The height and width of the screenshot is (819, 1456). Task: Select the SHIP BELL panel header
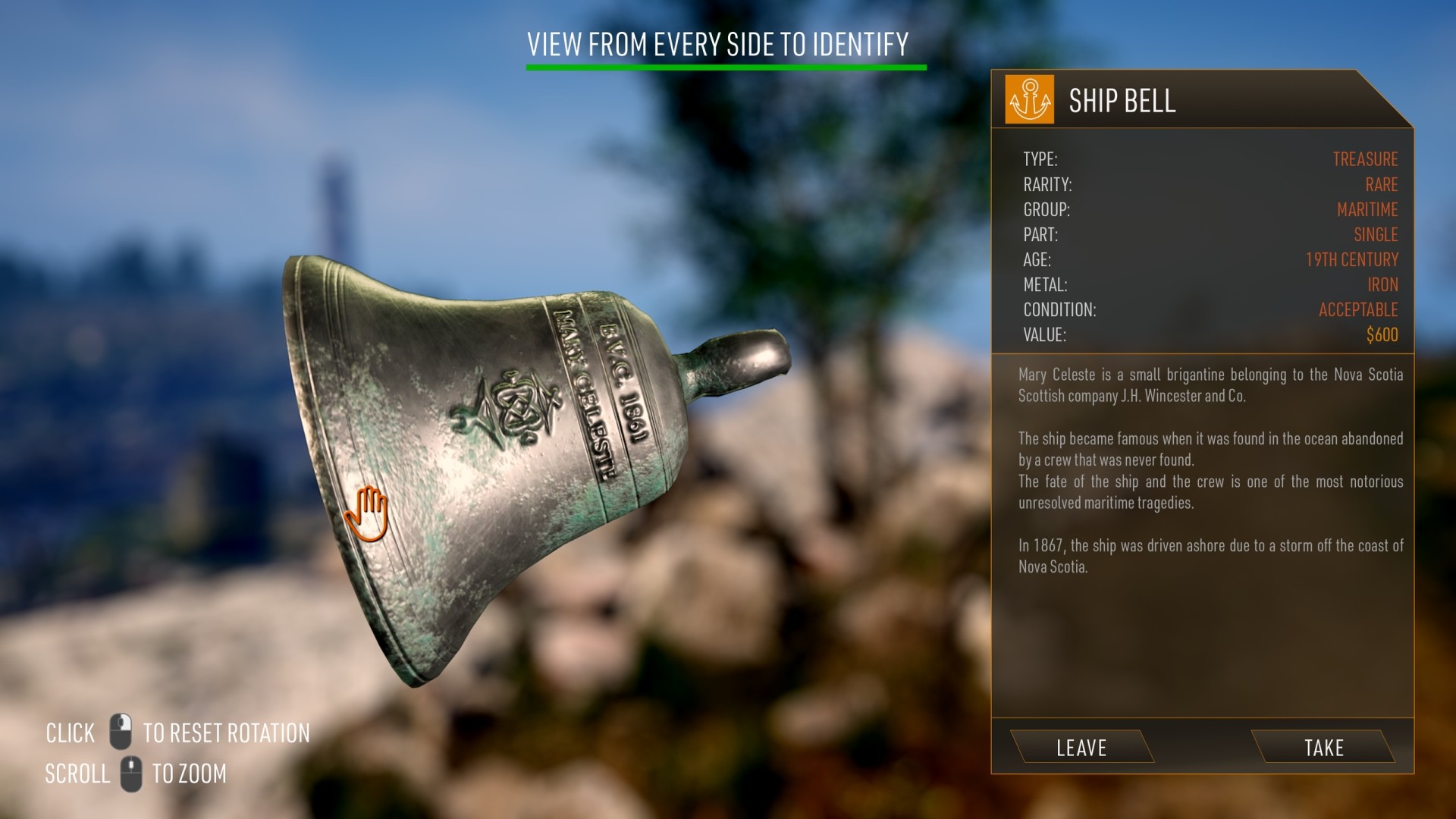(x=1122, y=99)
